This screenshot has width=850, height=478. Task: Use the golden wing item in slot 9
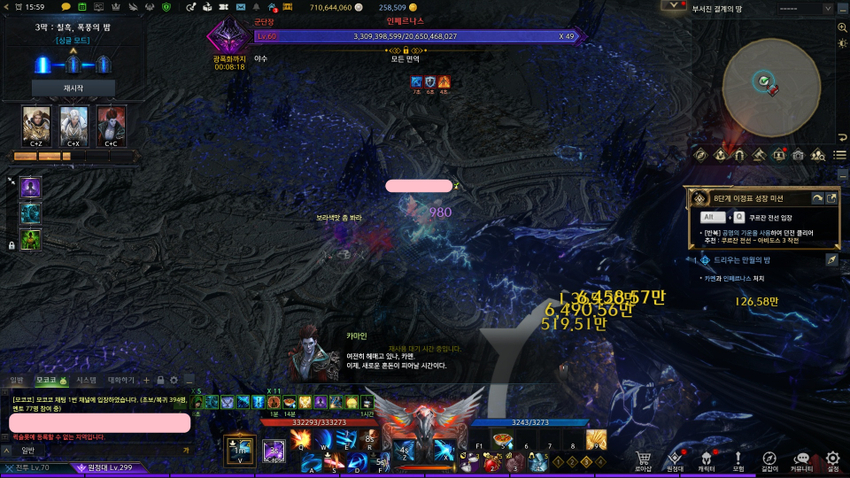coord(596,440)
